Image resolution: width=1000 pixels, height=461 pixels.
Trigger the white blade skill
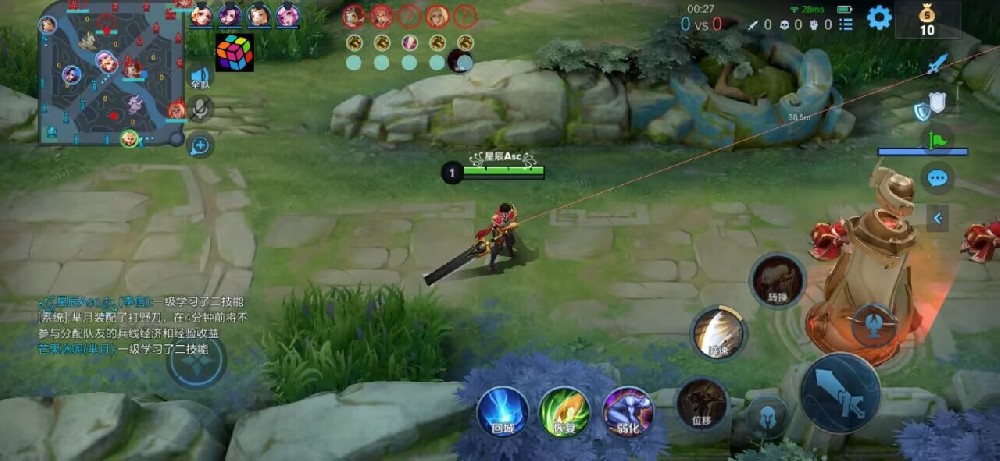pos(717,332)
